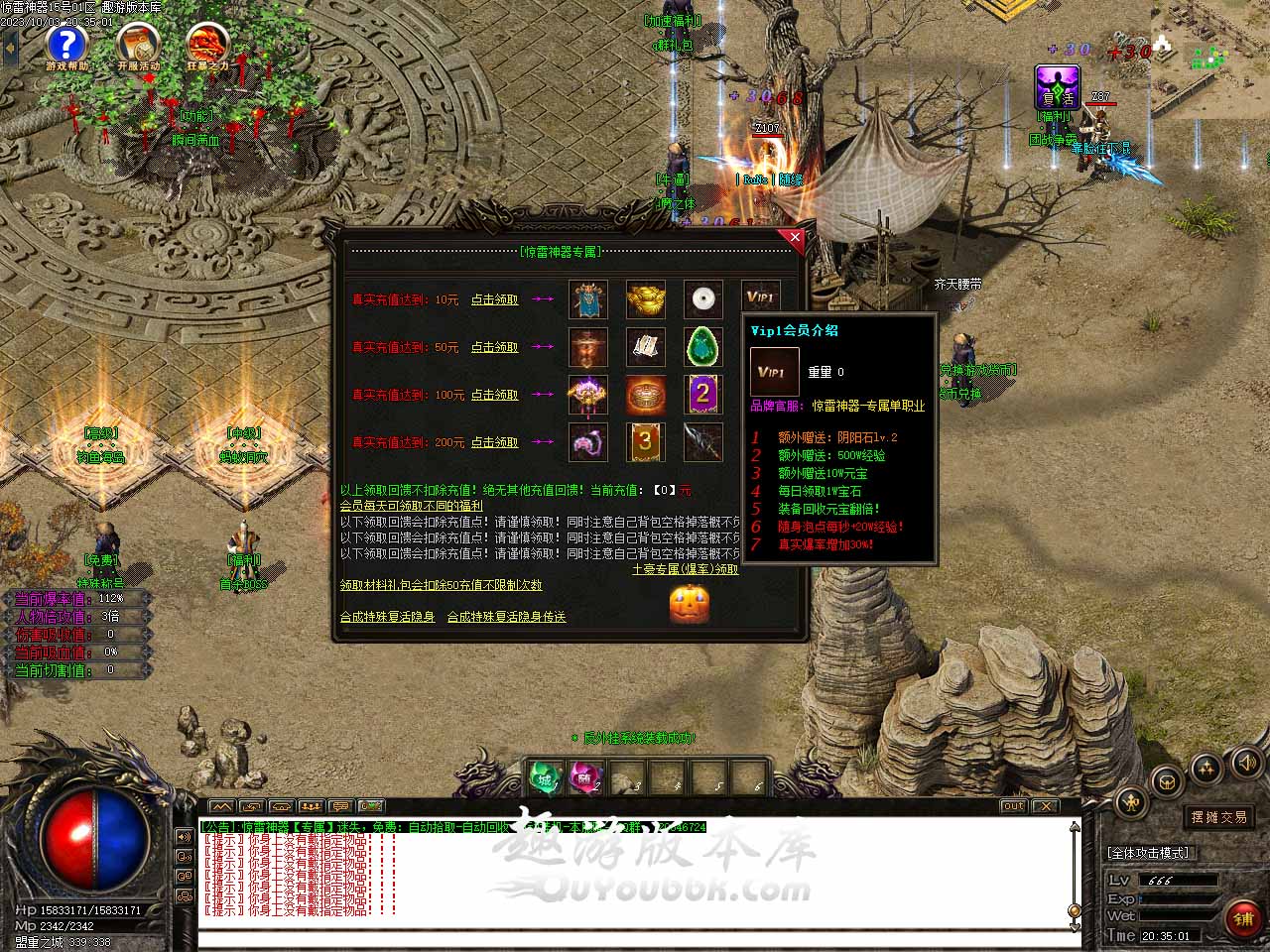Claim the 100元 recharge reward
Image resolution: width=1270 pixels, height=952 pixels.
[x=494, y=395]
